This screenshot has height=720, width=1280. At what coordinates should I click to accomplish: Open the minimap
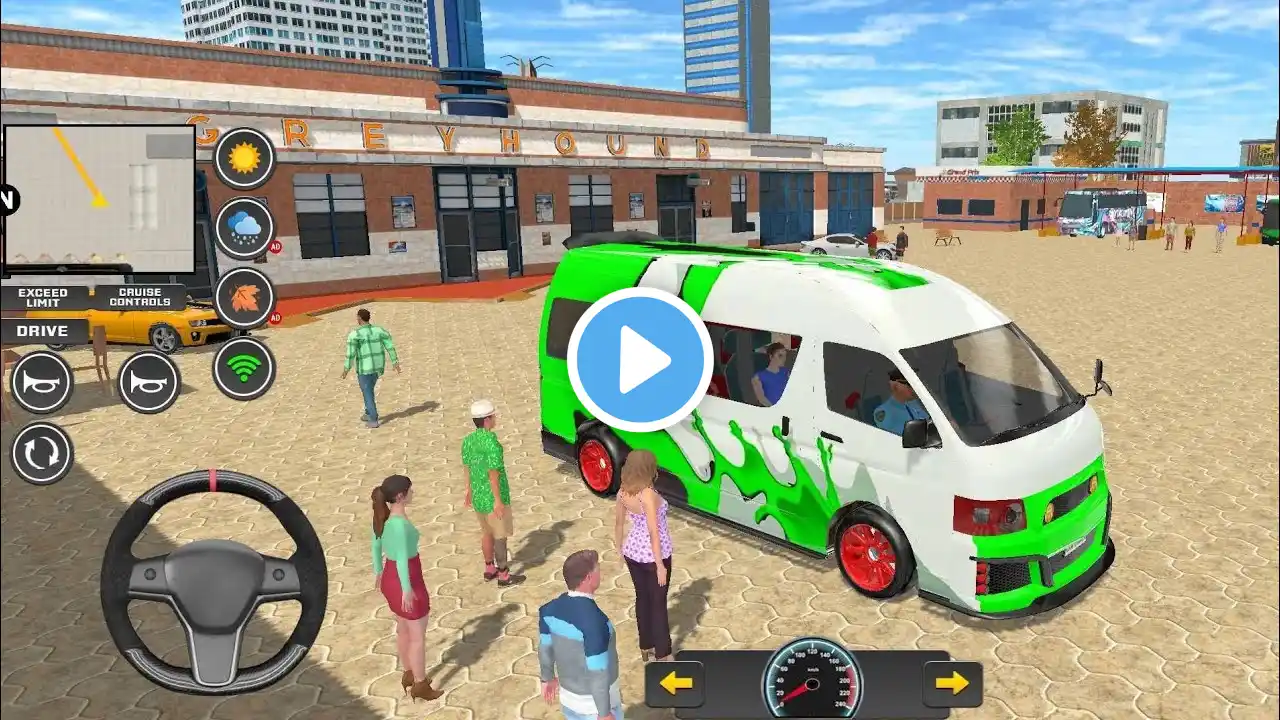(x=99, y=198)
